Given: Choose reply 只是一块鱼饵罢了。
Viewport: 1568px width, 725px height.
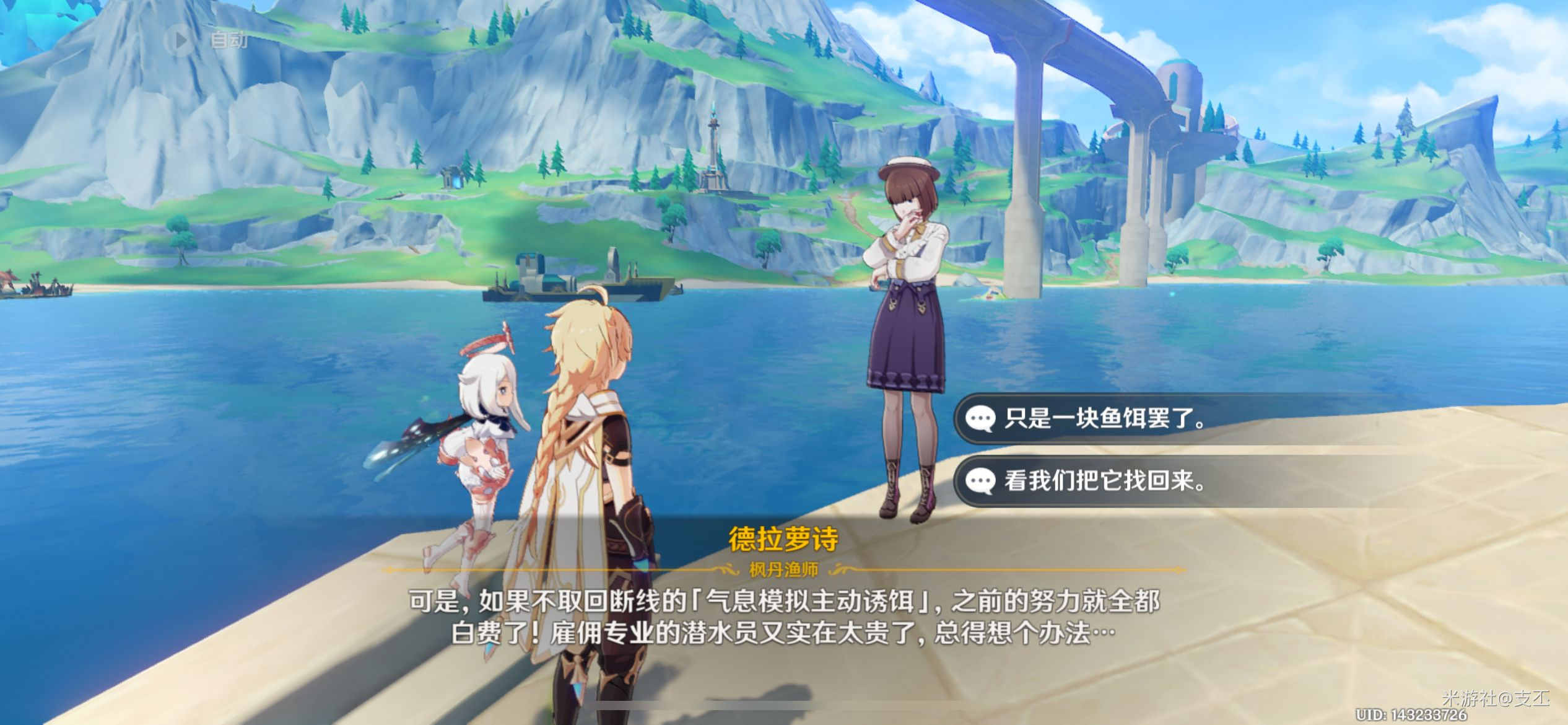Looking at the screenshot, I should [1105, 419].
